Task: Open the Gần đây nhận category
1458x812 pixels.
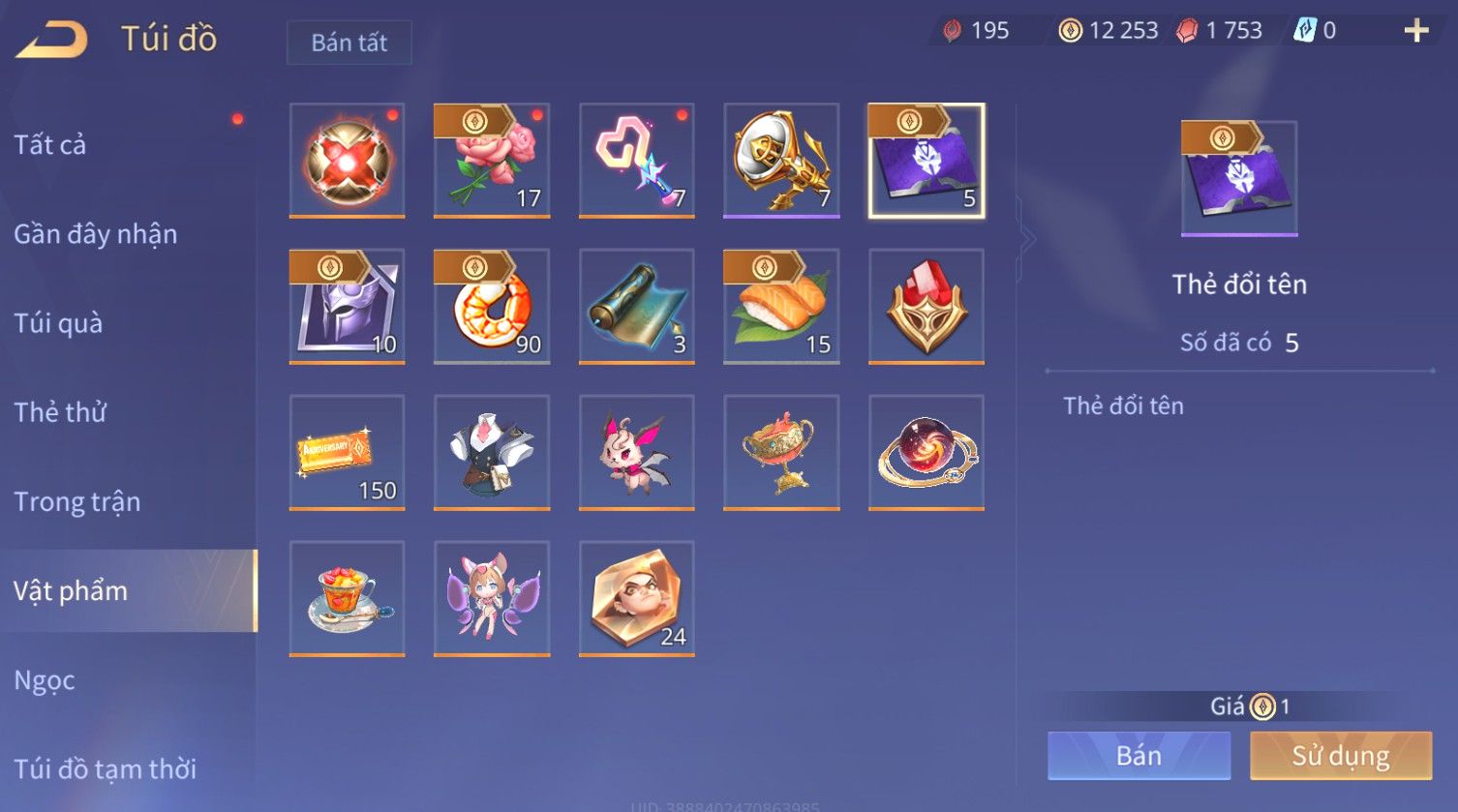Action: [95, 234]
